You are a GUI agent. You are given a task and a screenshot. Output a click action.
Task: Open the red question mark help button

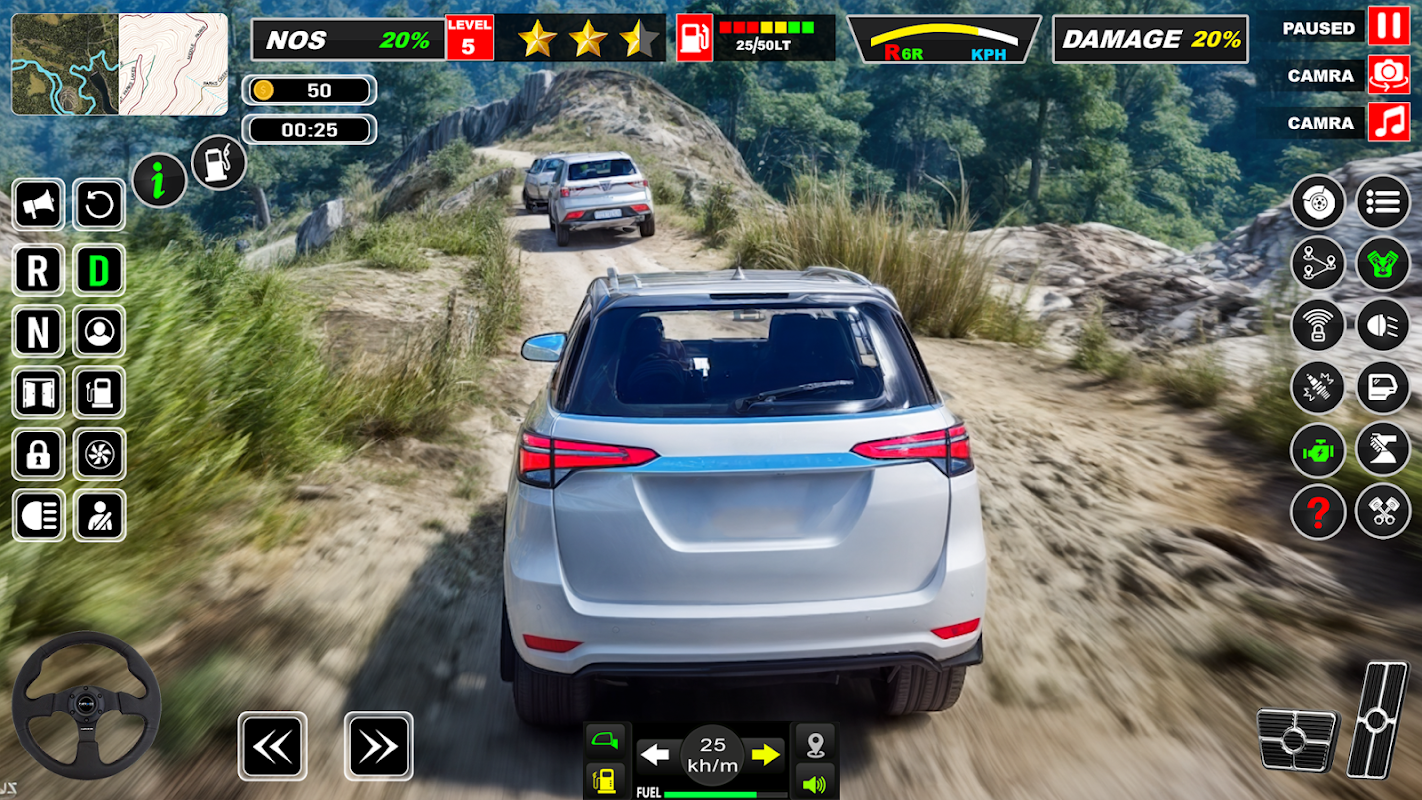(1318, 512)
